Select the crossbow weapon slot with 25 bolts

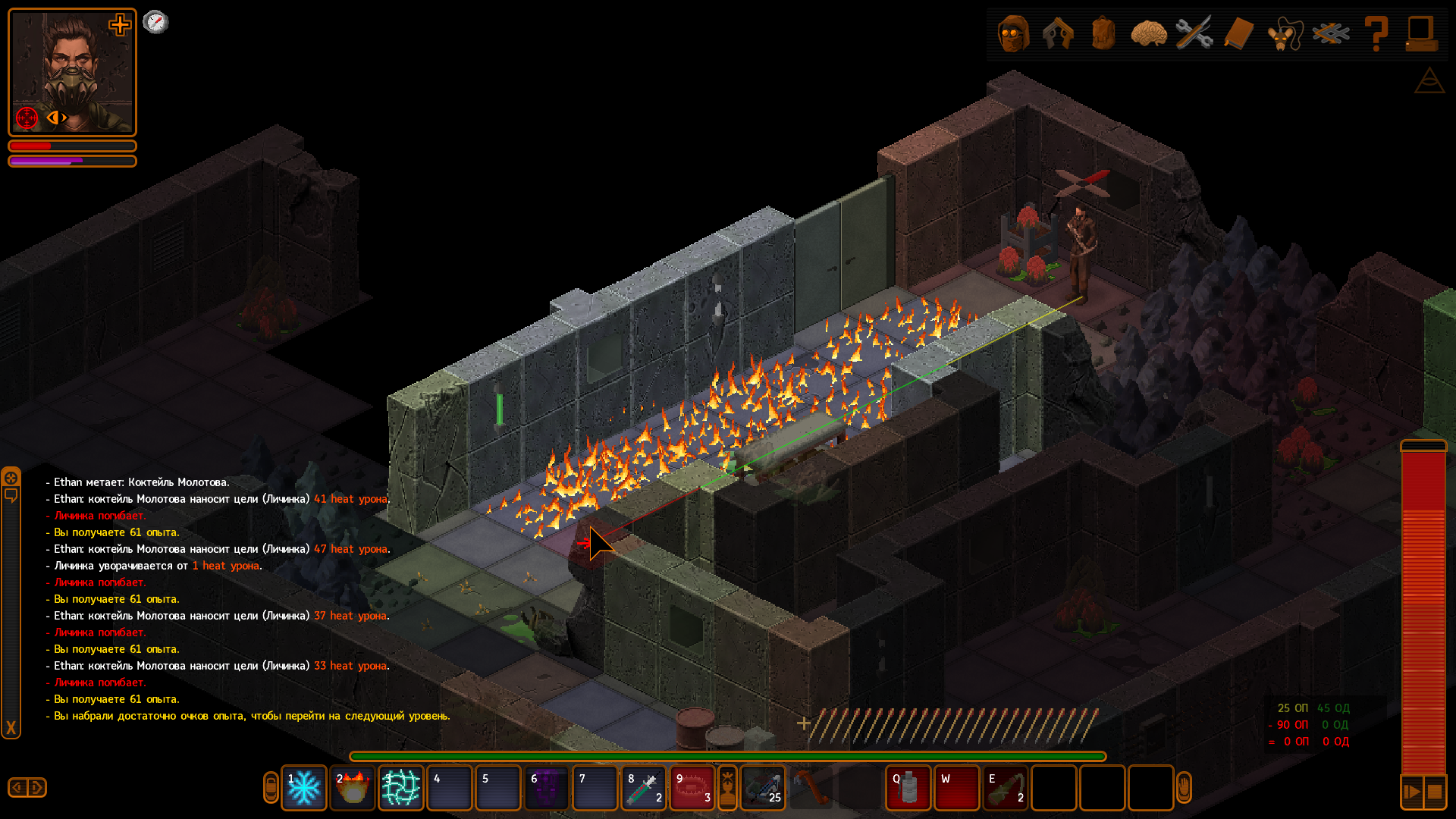coord(763,788)
